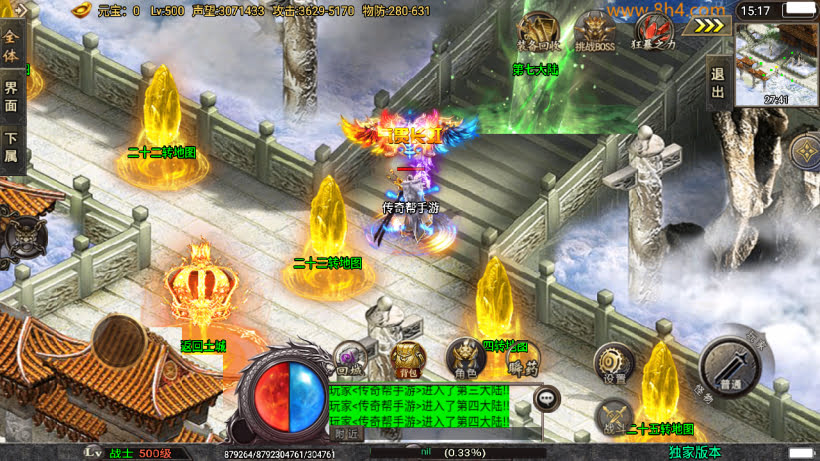Open the 角色 character sheet
The width and height of the screenshot is (820, 461).
pos(464,359)
